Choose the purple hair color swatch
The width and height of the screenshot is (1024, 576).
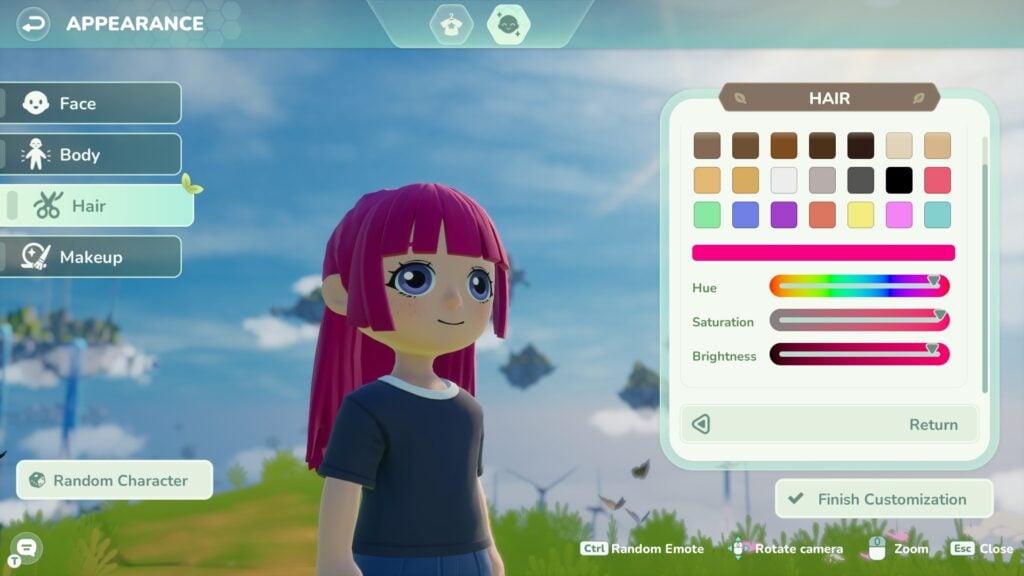784,215
